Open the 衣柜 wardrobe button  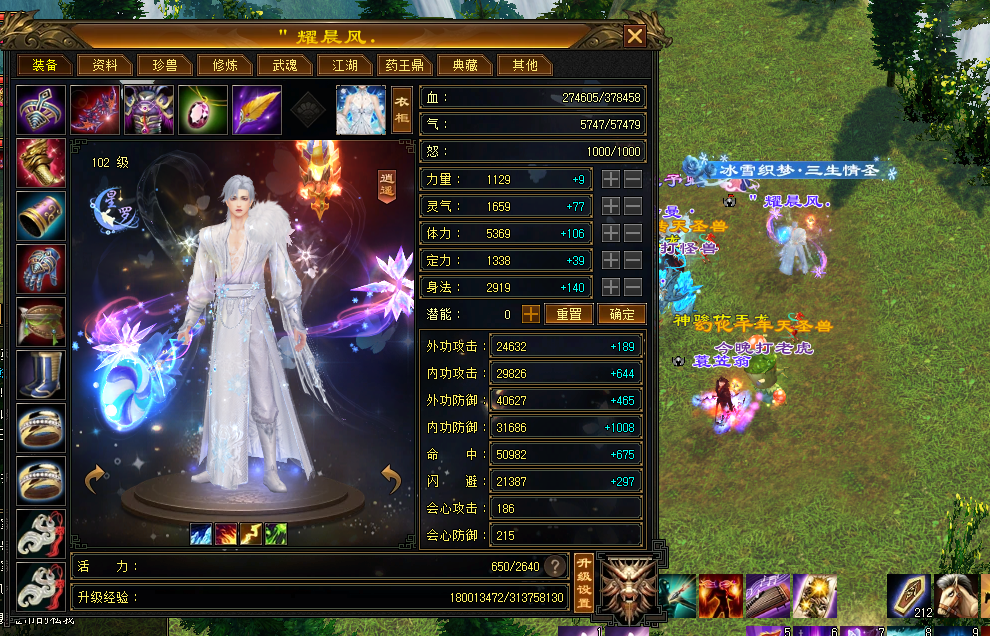click(402, 109)
